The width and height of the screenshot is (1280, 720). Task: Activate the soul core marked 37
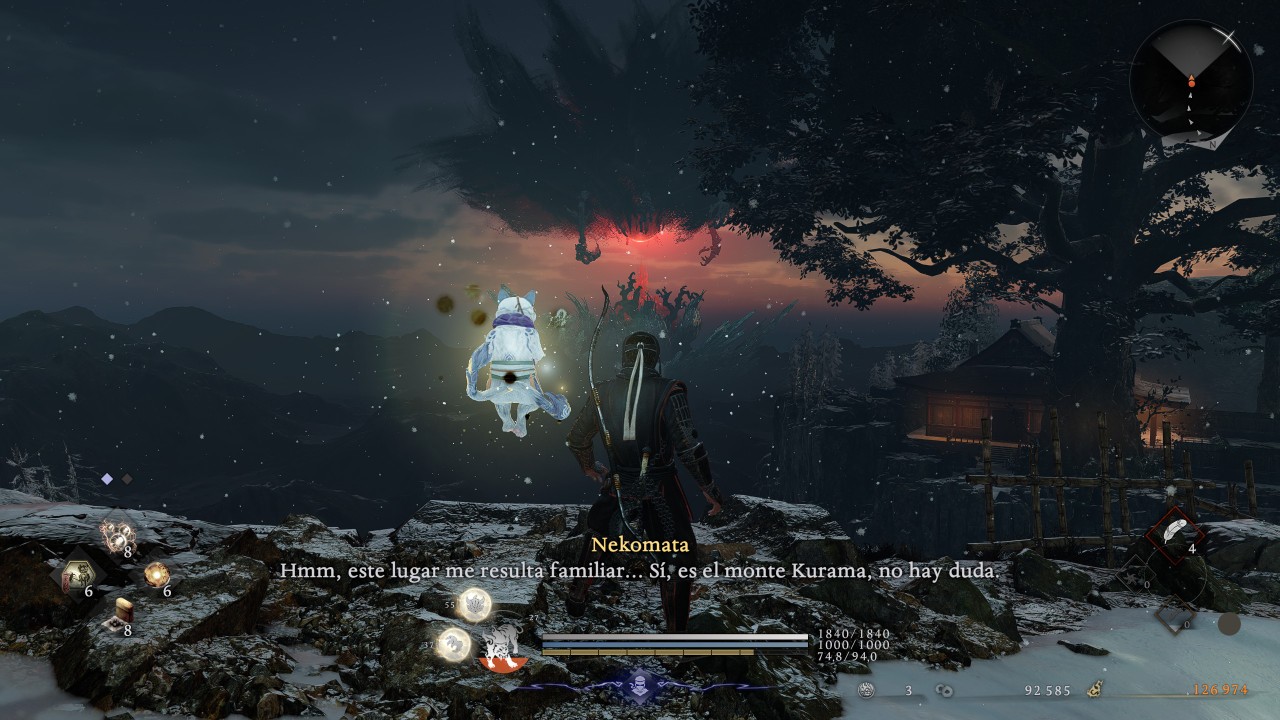tap(455, 643)
